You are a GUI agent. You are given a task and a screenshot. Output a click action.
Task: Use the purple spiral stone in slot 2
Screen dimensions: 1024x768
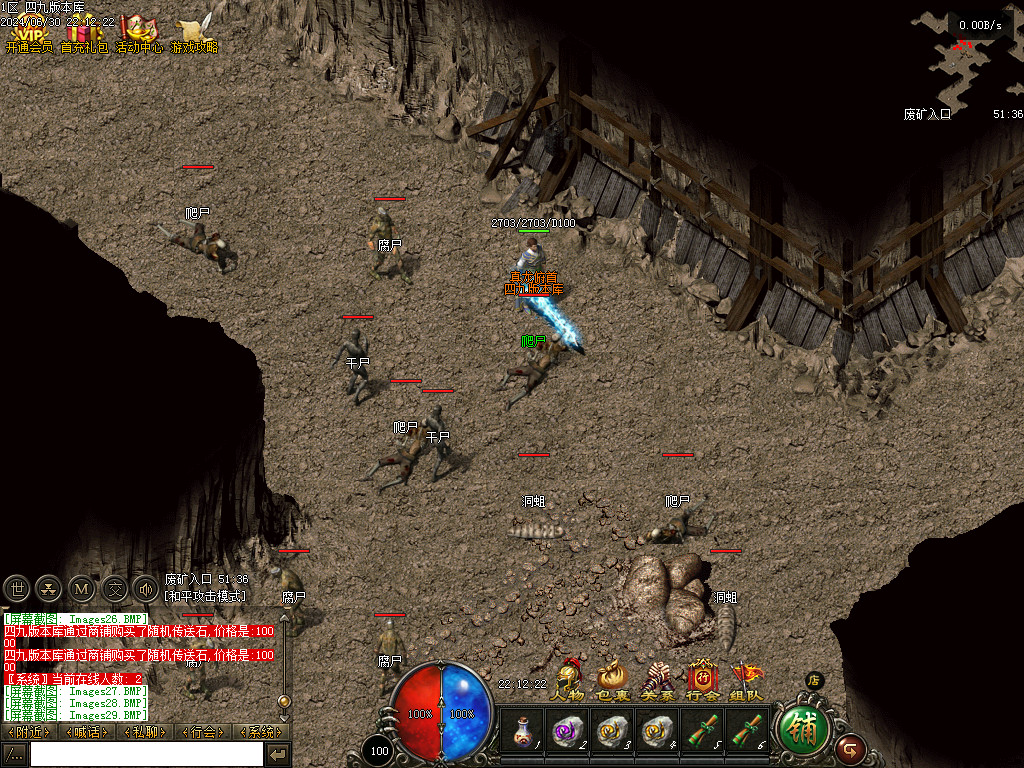coord(566,731)
